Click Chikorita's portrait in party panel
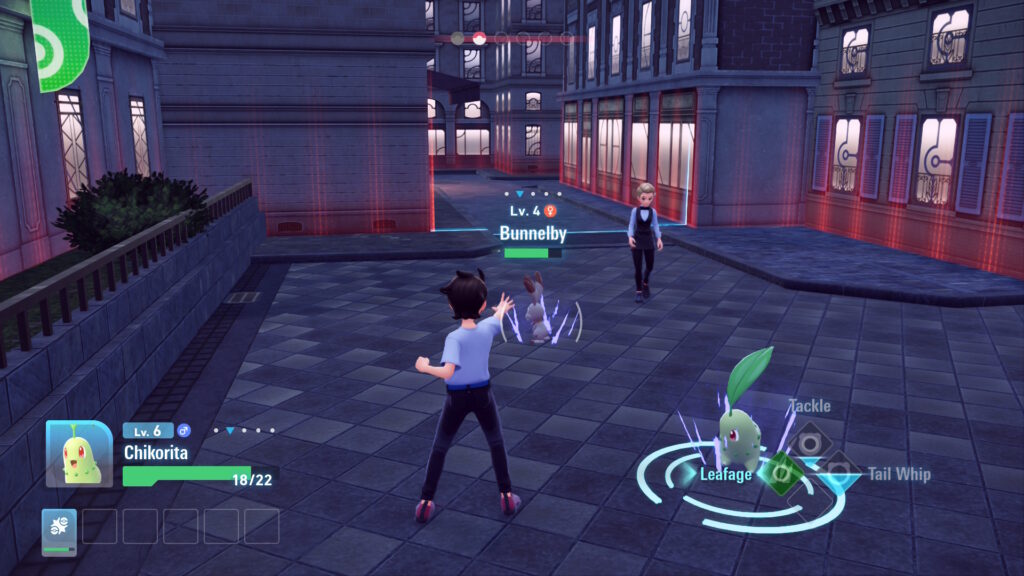 (79, 454)
